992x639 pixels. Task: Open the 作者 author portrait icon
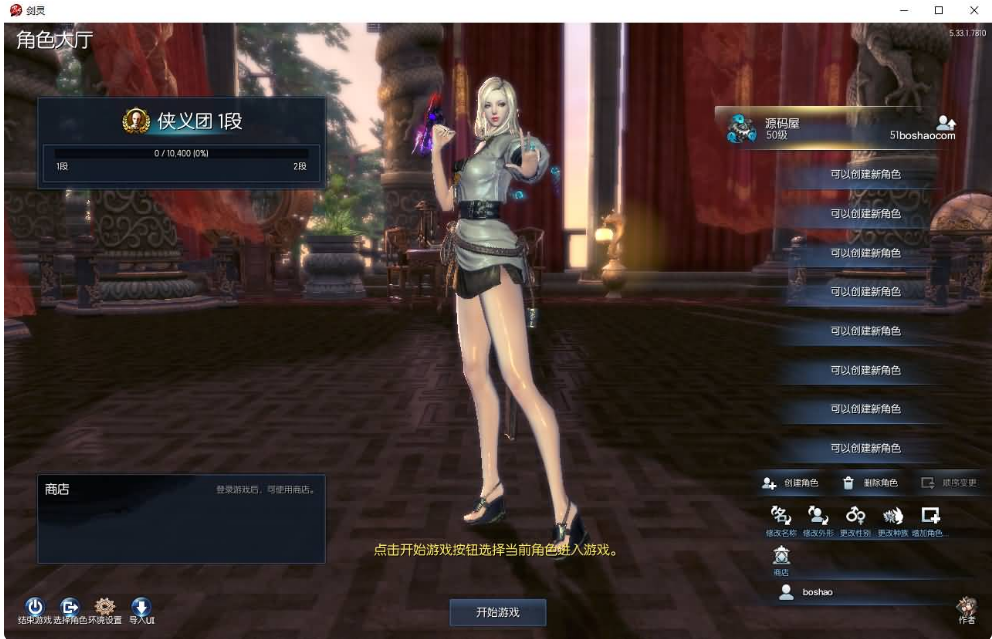point(966,606)
